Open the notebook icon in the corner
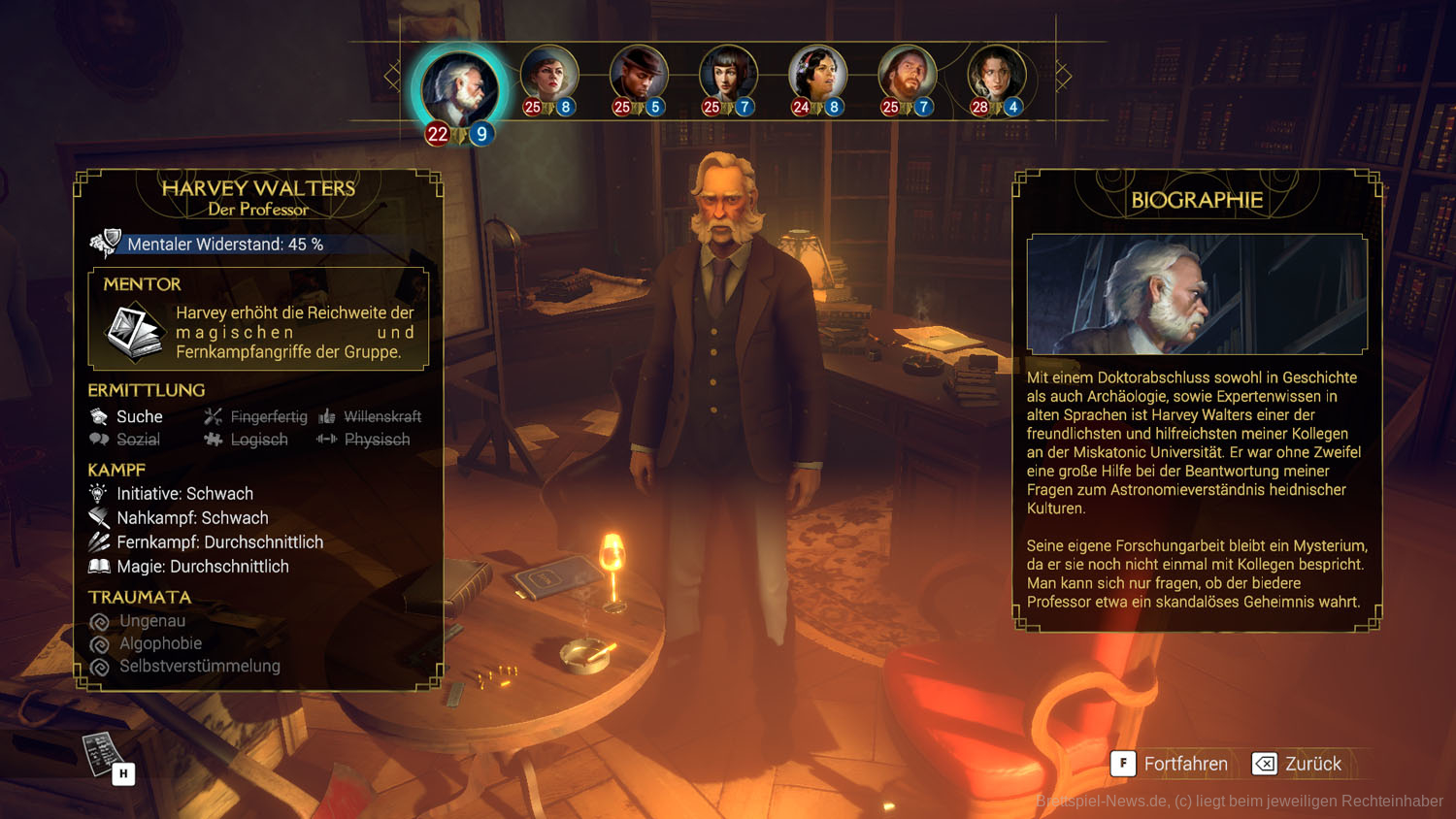Screen dimensions: 1456x819 [x=103, y=755]
